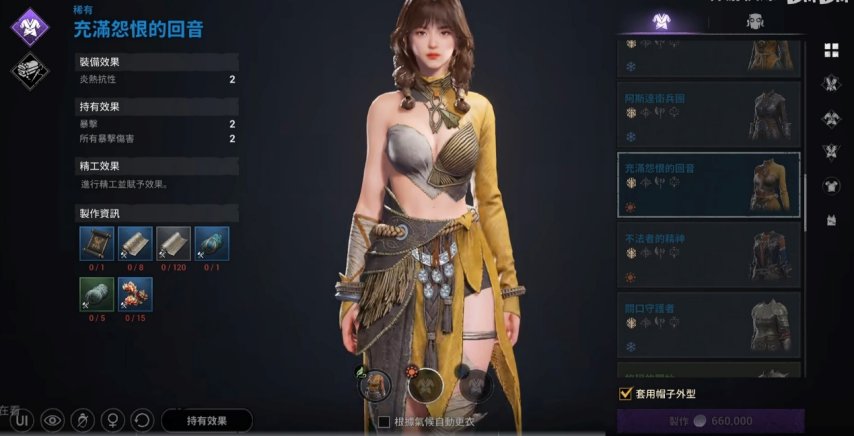Select the green-bordered material with 0/5 count
The image size is (854, 436).
coord(97,293)
